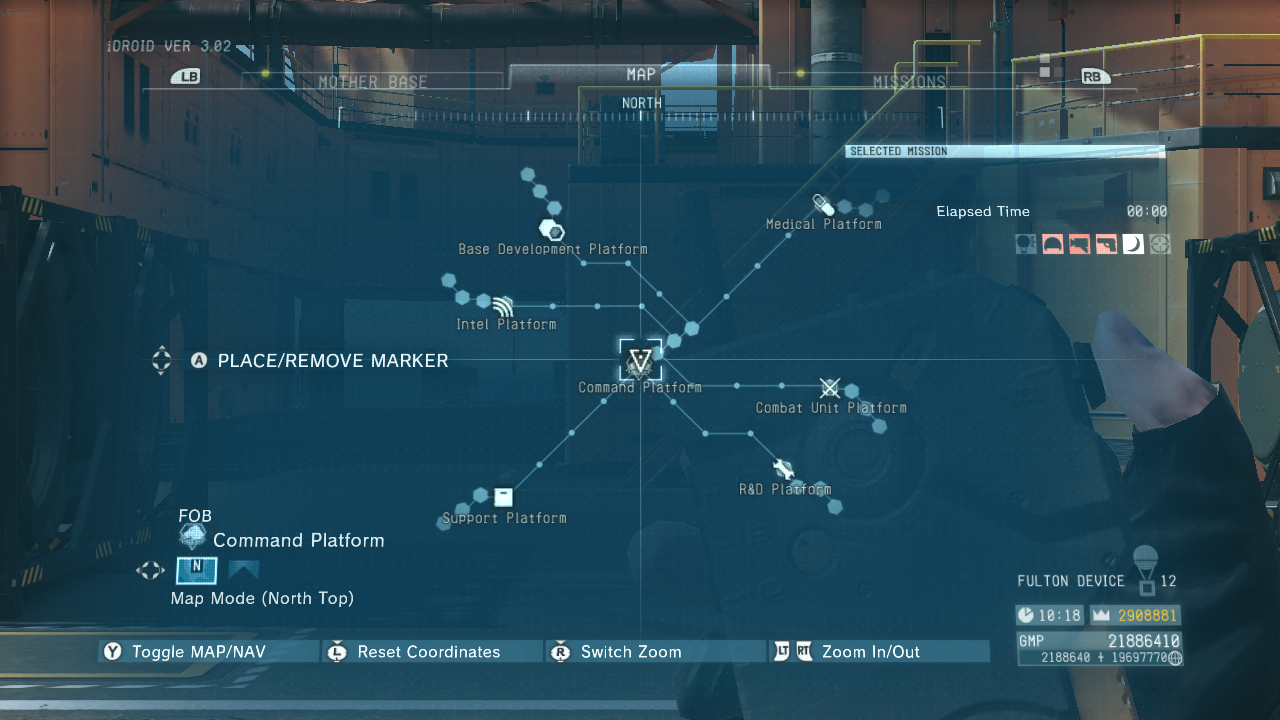Click the Command Platform emblem at map center
Viewport: 1280px width, 720px height.
(x=639, y=360)
